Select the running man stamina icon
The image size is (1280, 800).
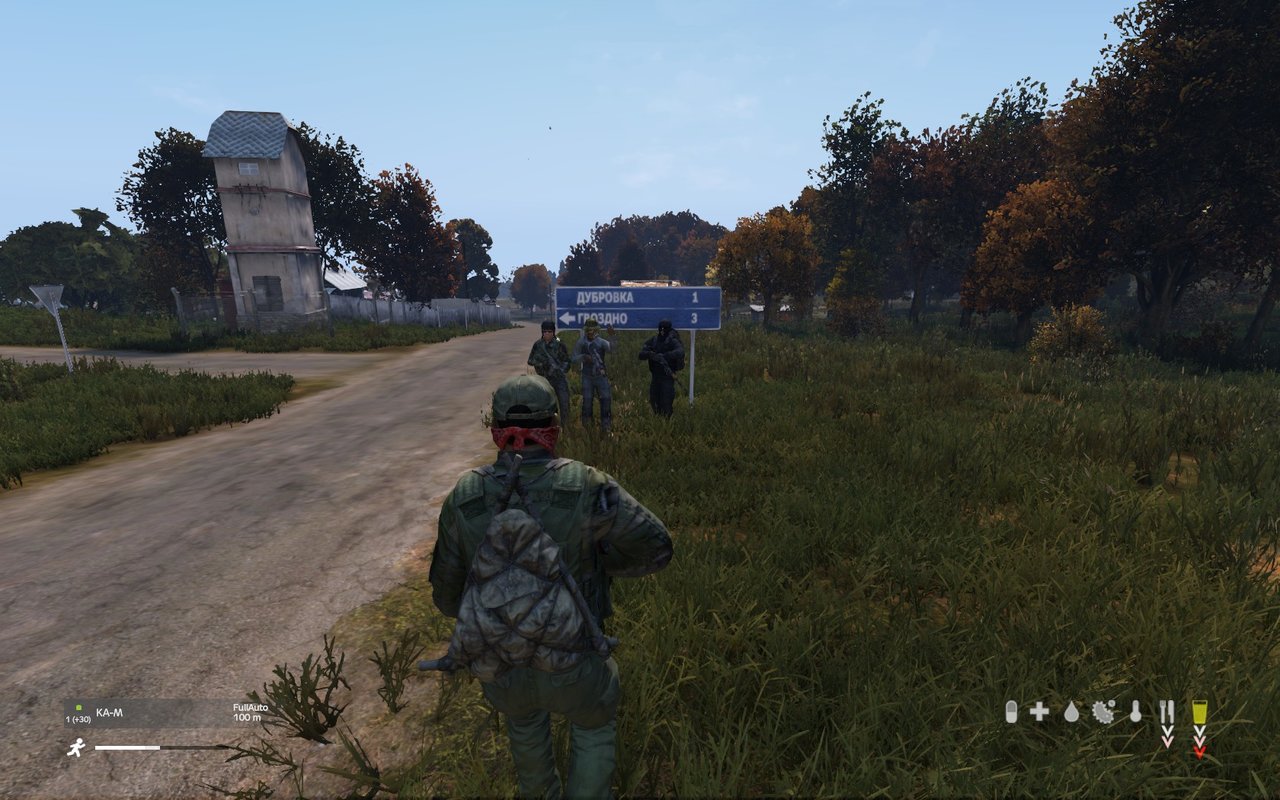(x=76, y=747)
